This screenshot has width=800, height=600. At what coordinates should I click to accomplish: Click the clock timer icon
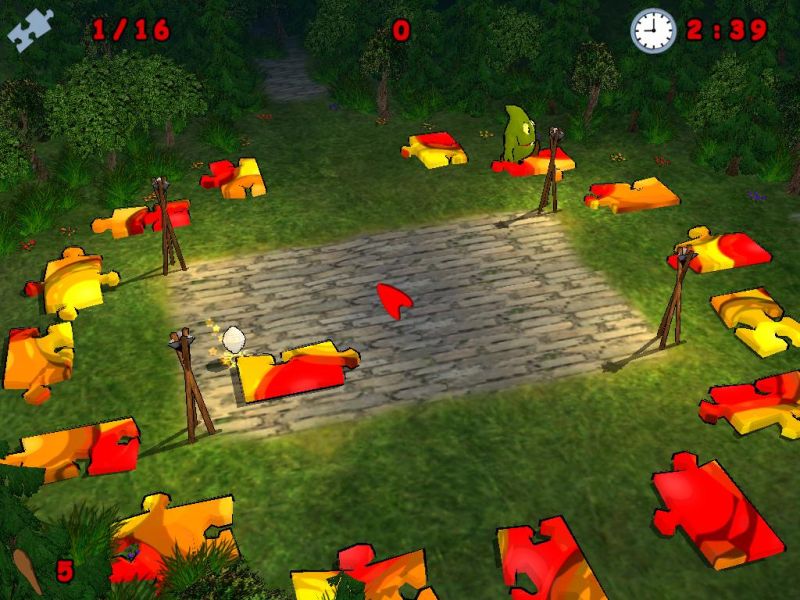(x=653, y=30)
